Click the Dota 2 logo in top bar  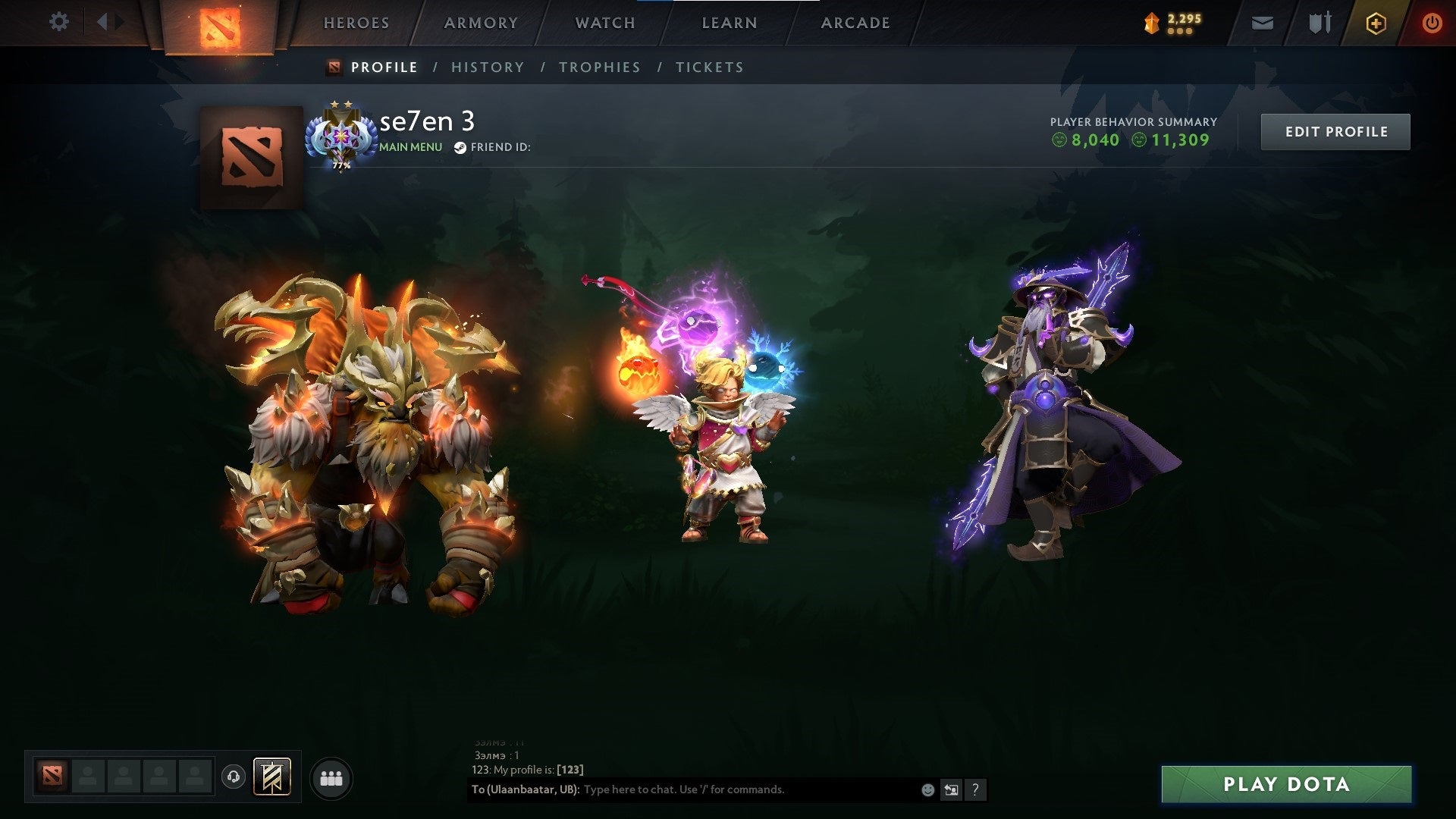221,25
